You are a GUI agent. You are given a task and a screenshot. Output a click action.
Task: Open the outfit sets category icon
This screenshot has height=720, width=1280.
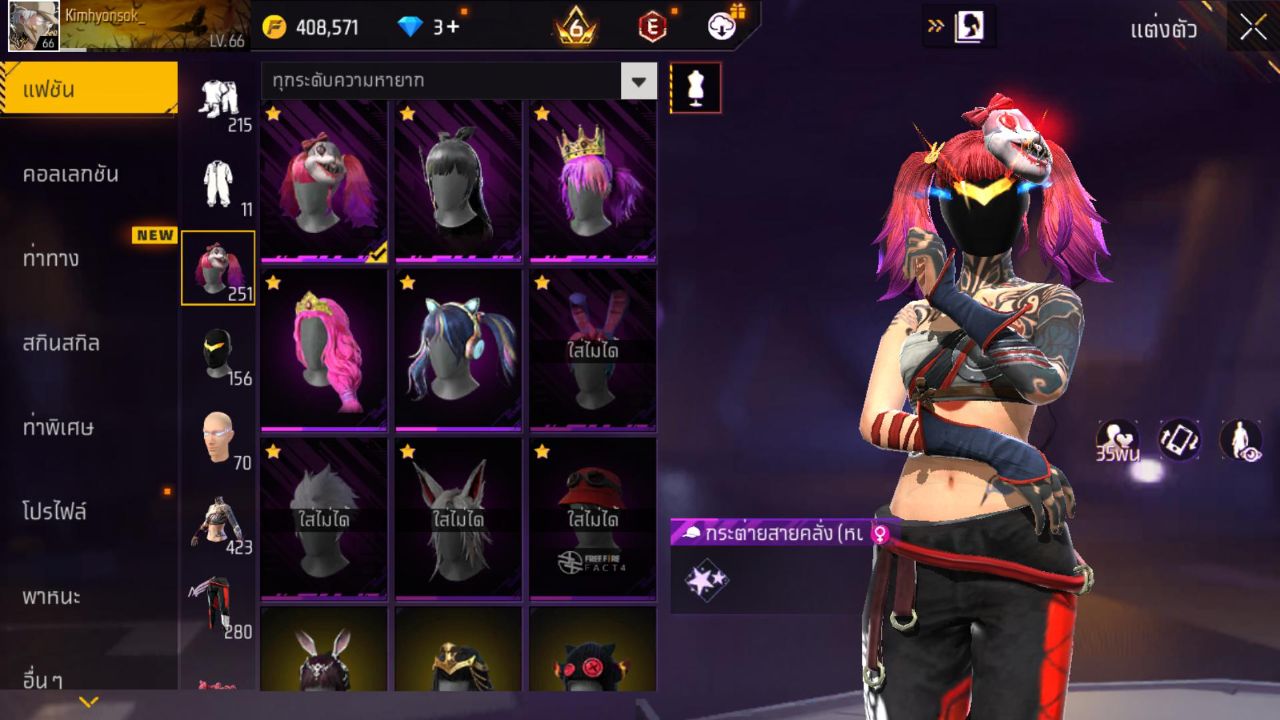(x=217, y=102)
